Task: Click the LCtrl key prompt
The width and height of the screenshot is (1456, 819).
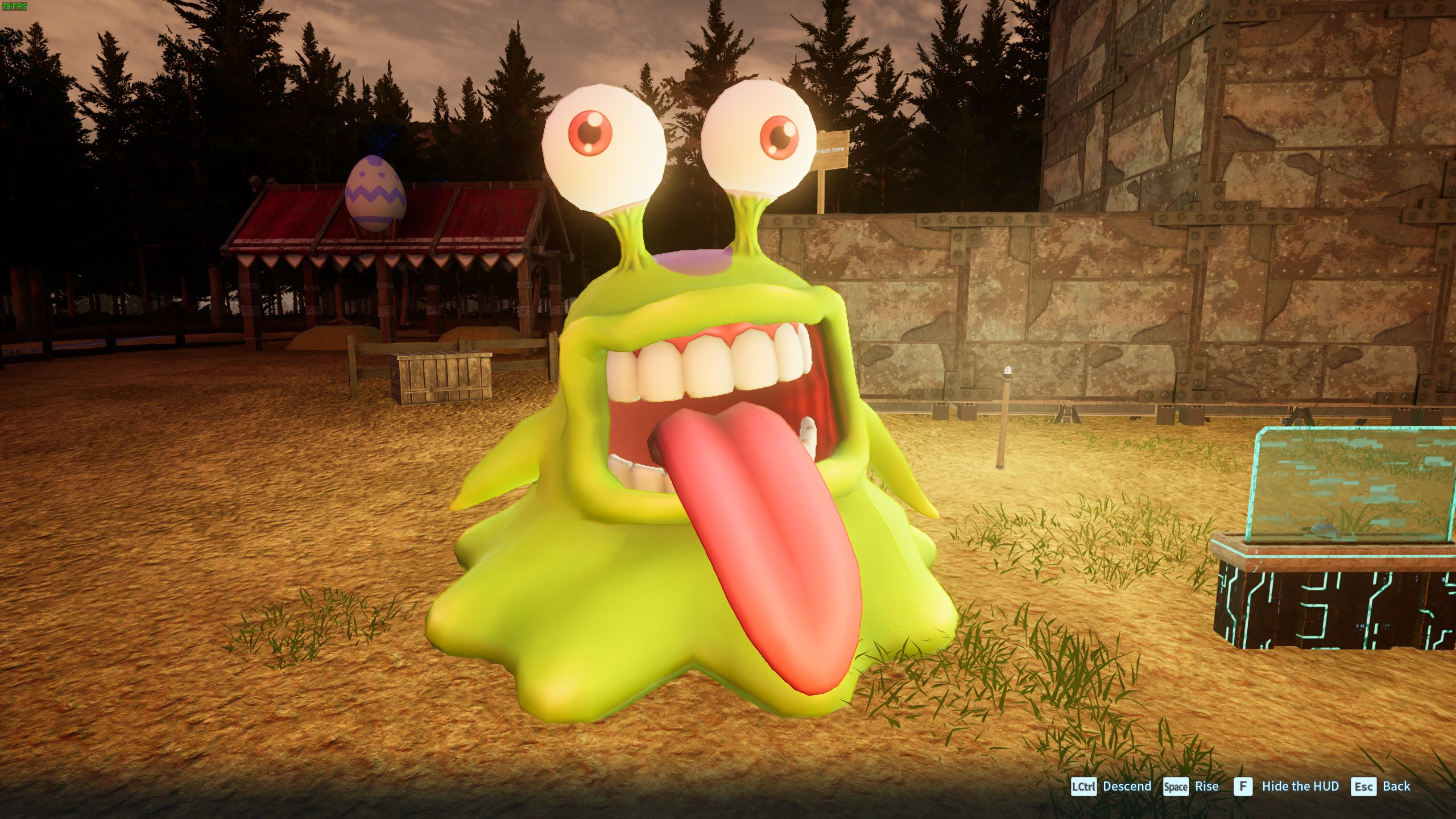Action: [1083, 787]
